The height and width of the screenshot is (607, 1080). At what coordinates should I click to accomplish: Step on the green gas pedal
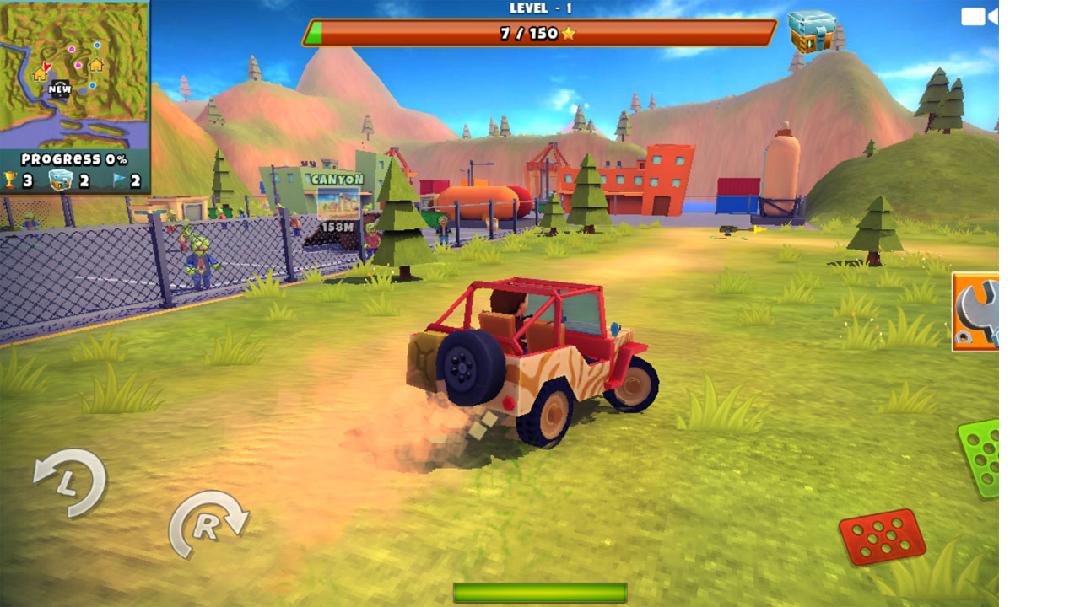coord(980,457)
